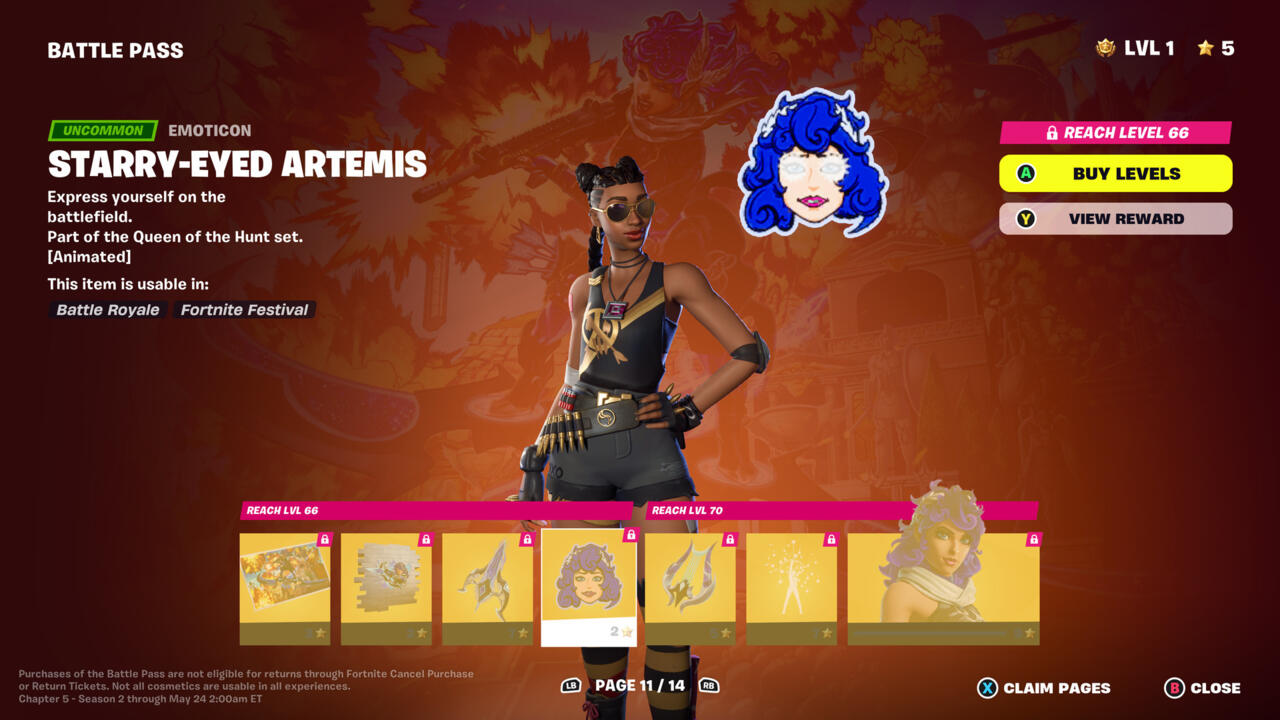The width and height of the screenshot is (1280, 720).
Task: Select the Starry-Eyed Artemis emoticon tile
Action: pos(589,587)
